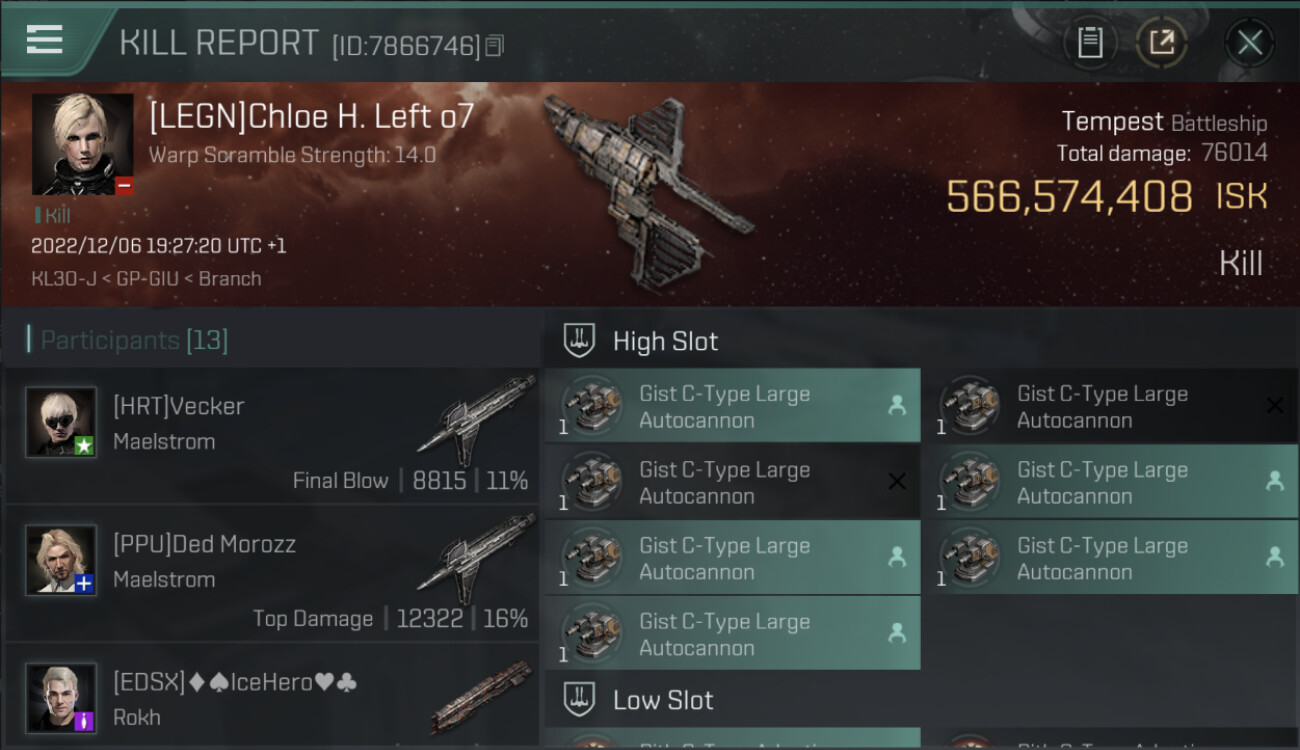The height and width of the screenshot is (750, 1300).
Task: Close the kill report window
Action: click(1249, 42)
